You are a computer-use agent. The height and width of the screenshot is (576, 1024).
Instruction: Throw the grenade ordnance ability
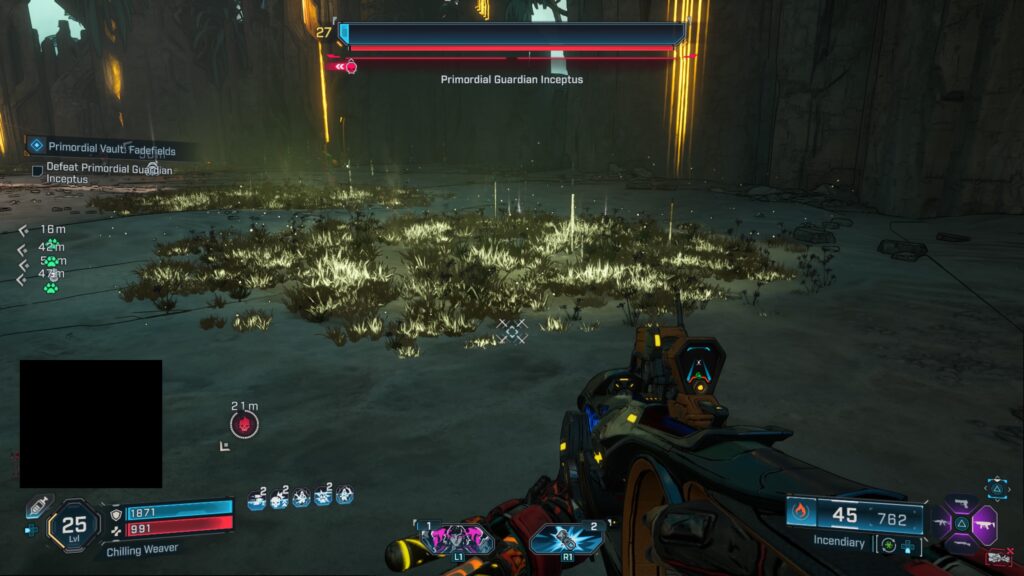[563, 540]
